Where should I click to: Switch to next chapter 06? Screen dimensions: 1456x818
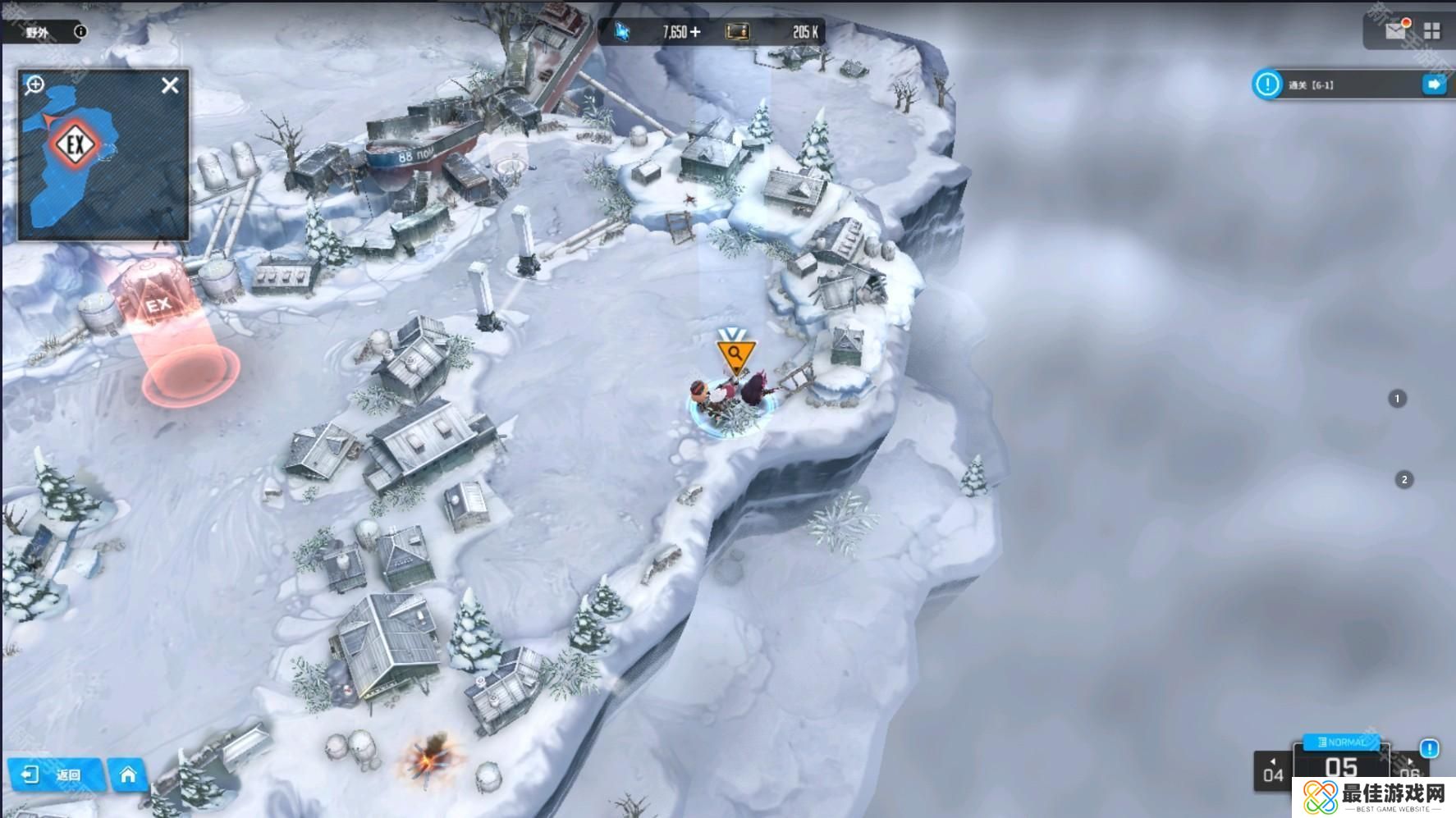click(1409, 770)
